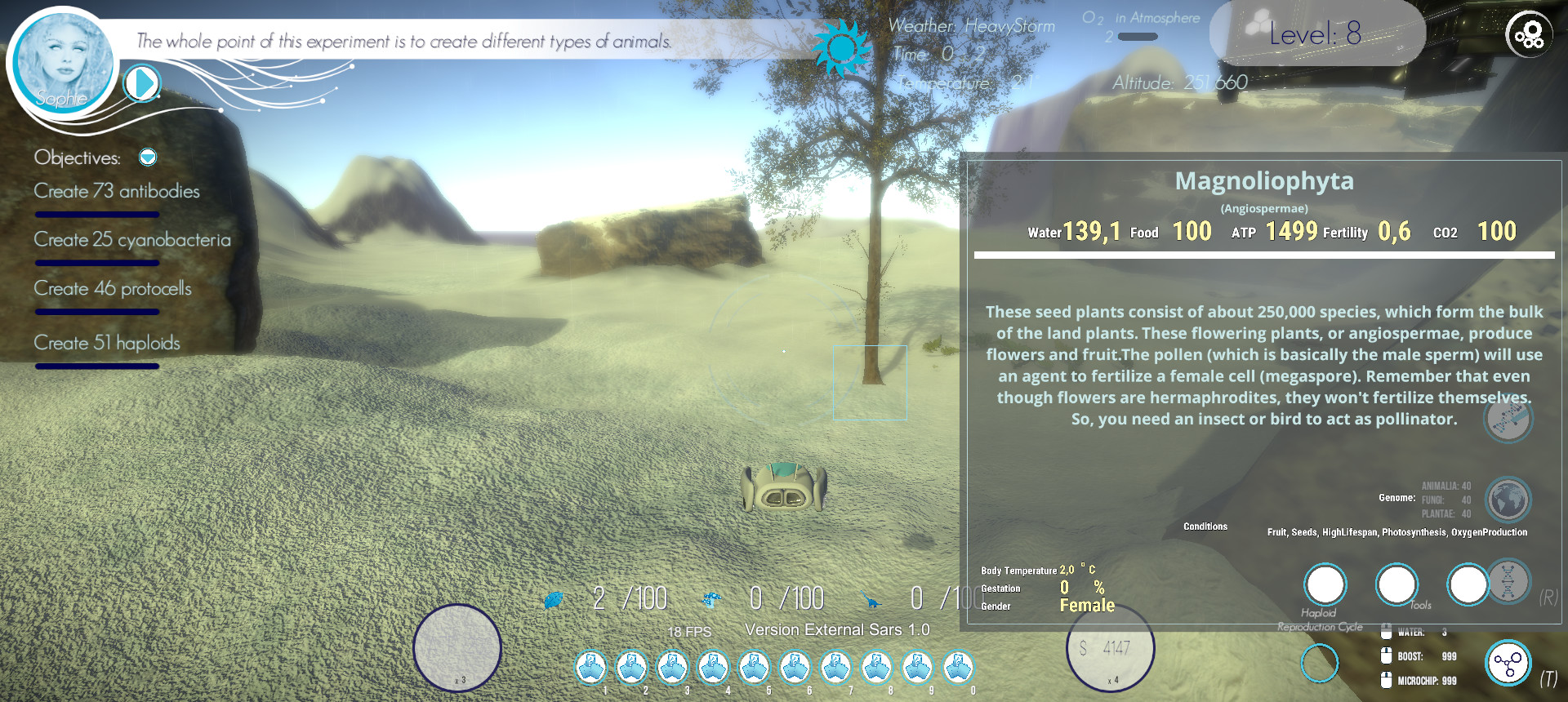This screenshot has height=702, width=1568.
Task: Click the leaf icon on the plant counter
Action: point(554,598)
